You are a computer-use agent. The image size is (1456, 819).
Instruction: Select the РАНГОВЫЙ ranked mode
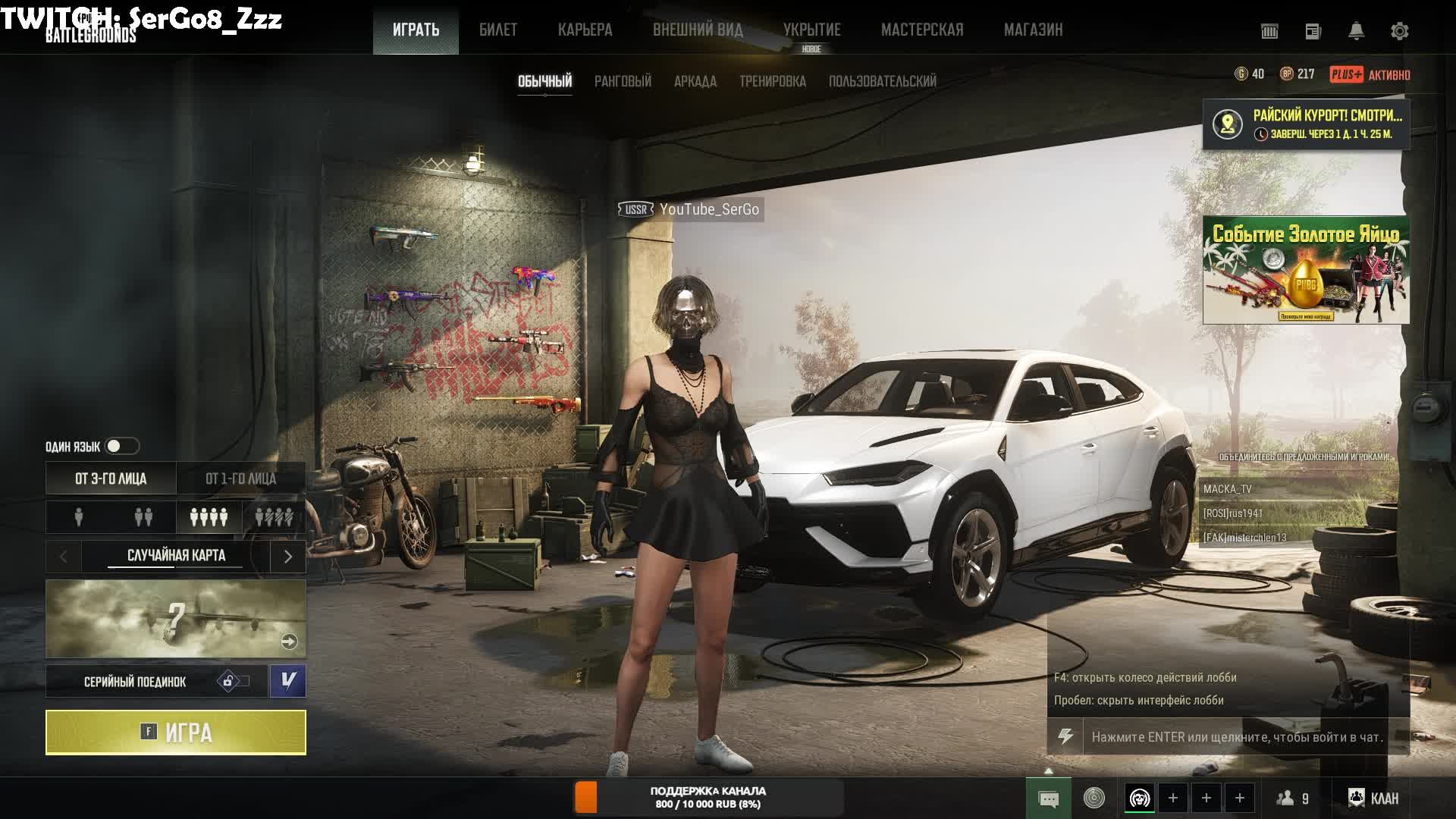pos(623,81)
